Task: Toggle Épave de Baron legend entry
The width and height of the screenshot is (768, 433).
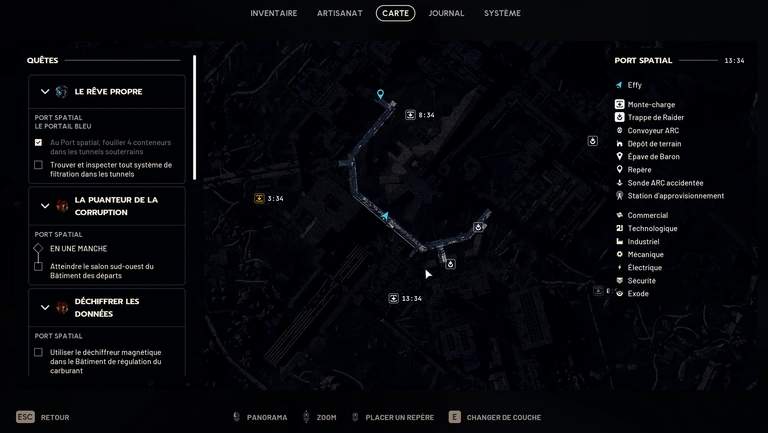Action: click(653, 156)
